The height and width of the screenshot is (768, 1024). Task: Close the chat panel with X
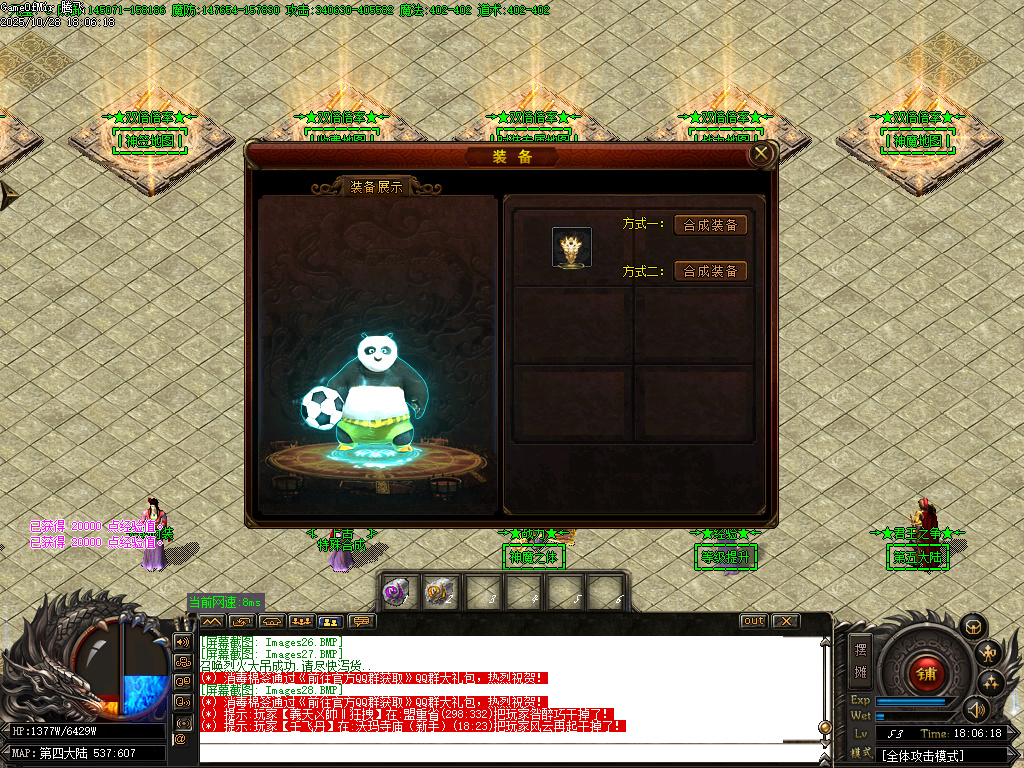(x=786, y=621)
